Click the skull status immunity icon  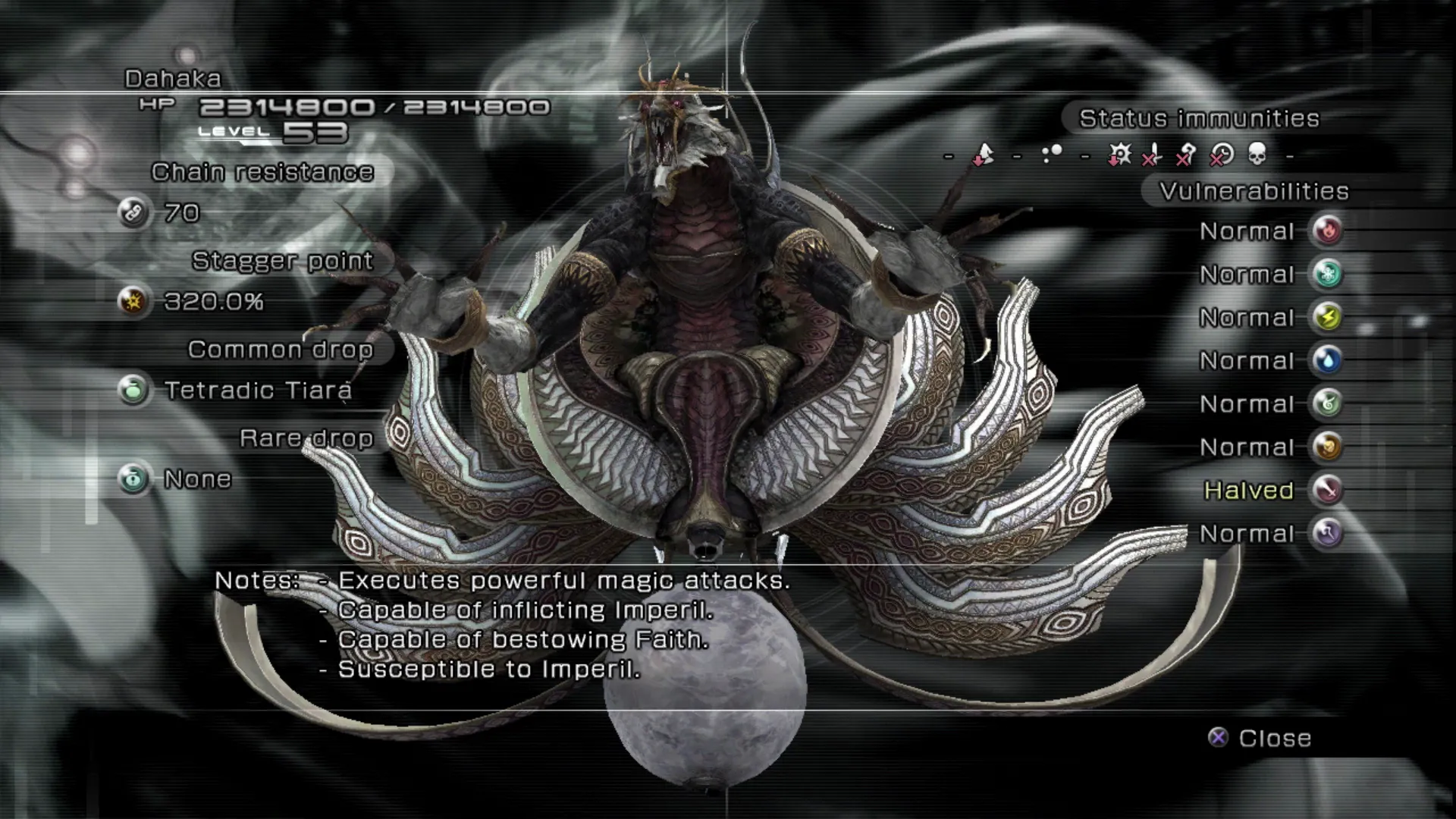tap(1257, 155)
